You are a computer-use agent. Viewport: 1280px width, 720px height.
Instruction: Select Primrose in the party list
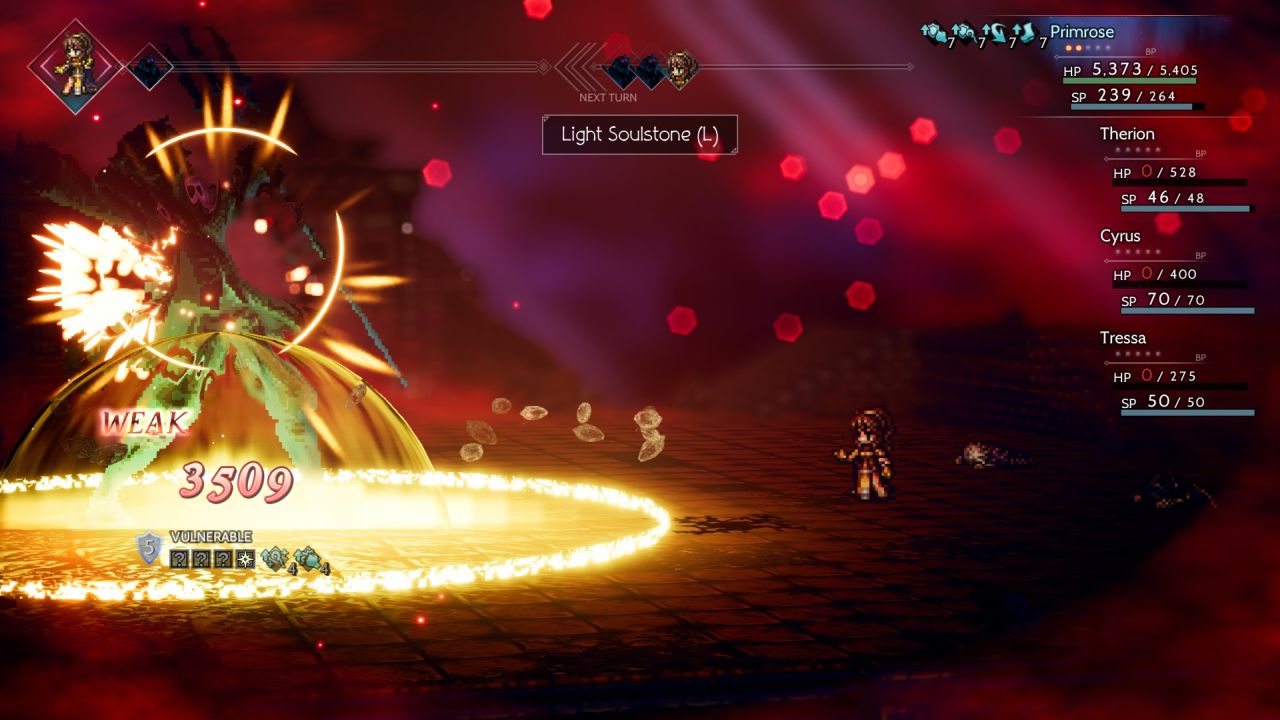1081,32
